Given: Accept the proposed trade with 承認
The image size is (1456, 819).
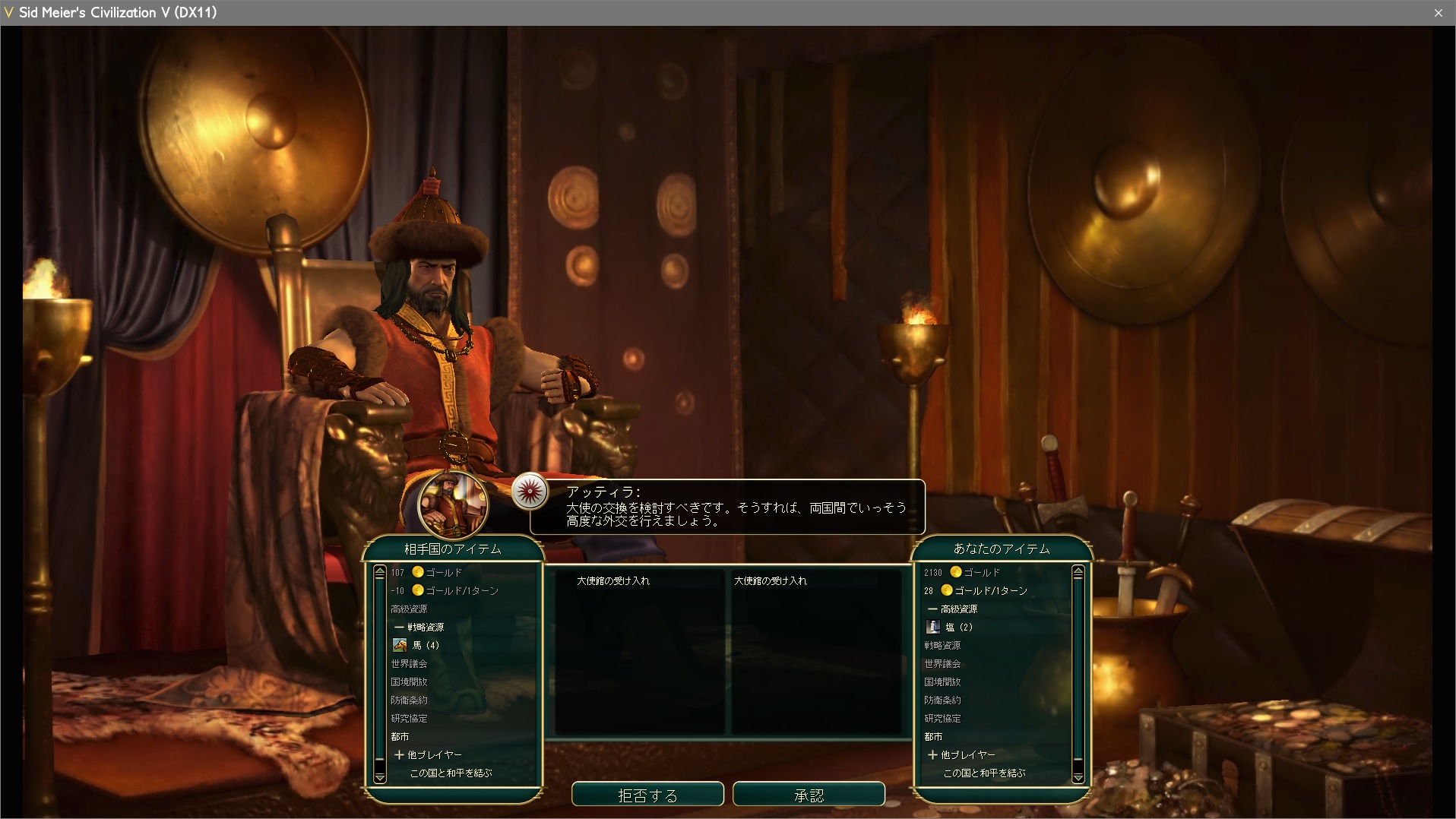Looking at the screenshot, I should tap(809, 795).
